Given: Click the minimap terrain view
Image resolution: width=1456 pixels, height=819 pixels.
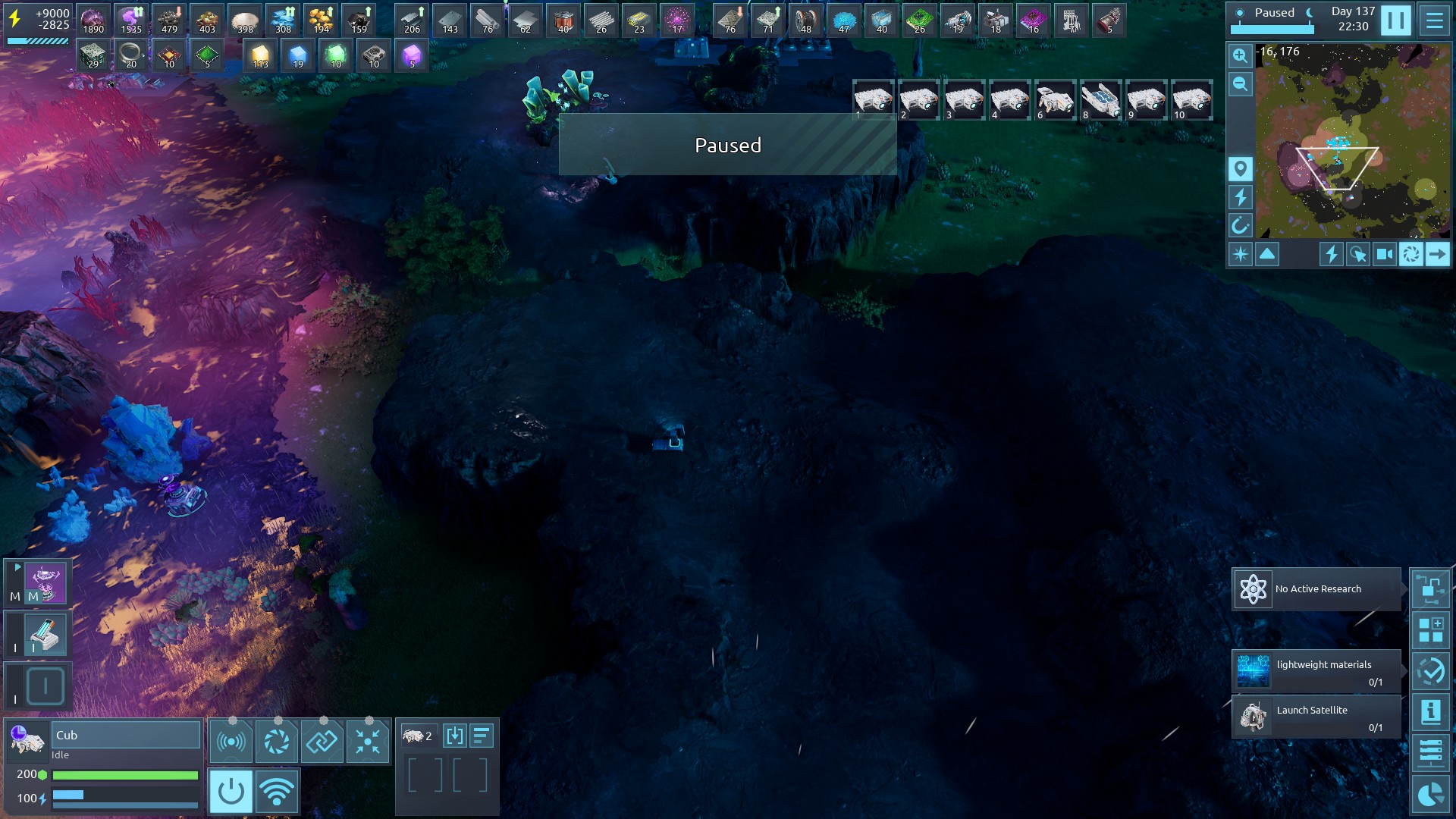Looking at the screenshot, I should point(1352,140).
